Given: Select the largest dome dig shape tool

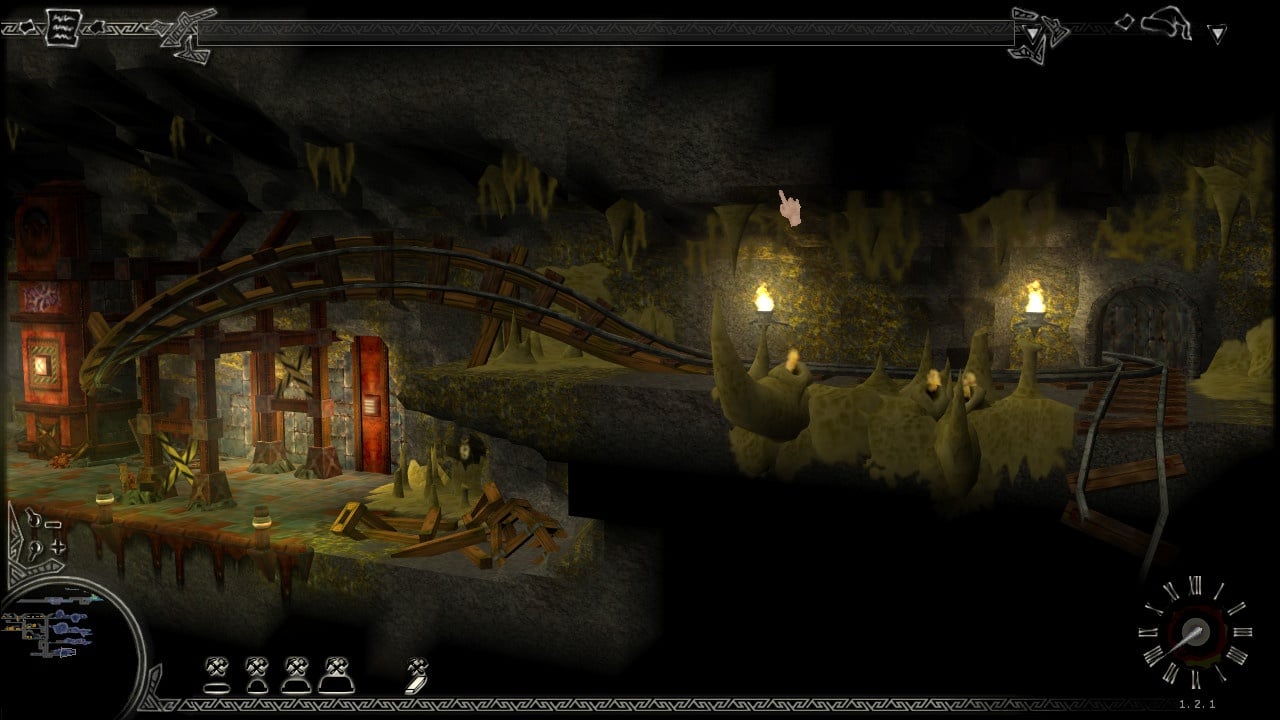Looking at the screenshot, I should point(336,675).
